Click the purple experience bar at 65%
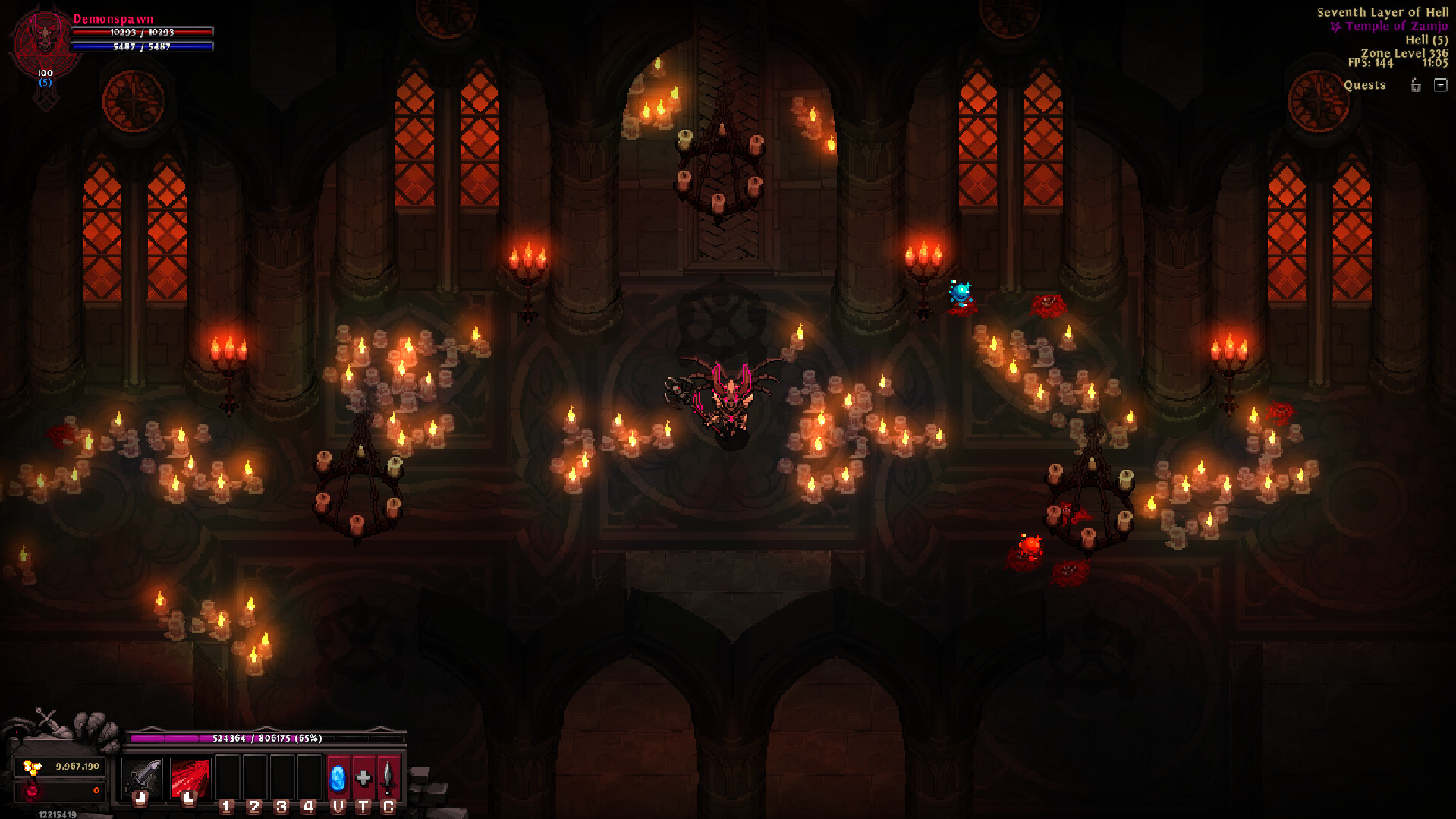Viewport: 1456px width, 819px height. [267, 737]
